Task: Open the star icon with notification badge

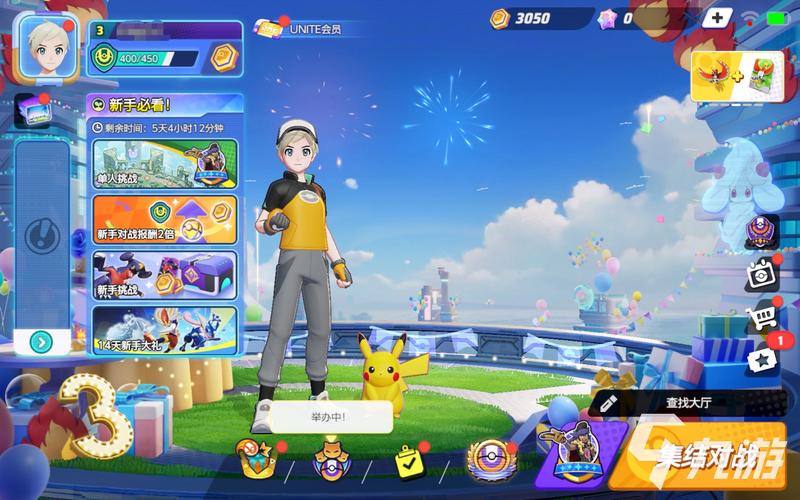Action: 764,358
